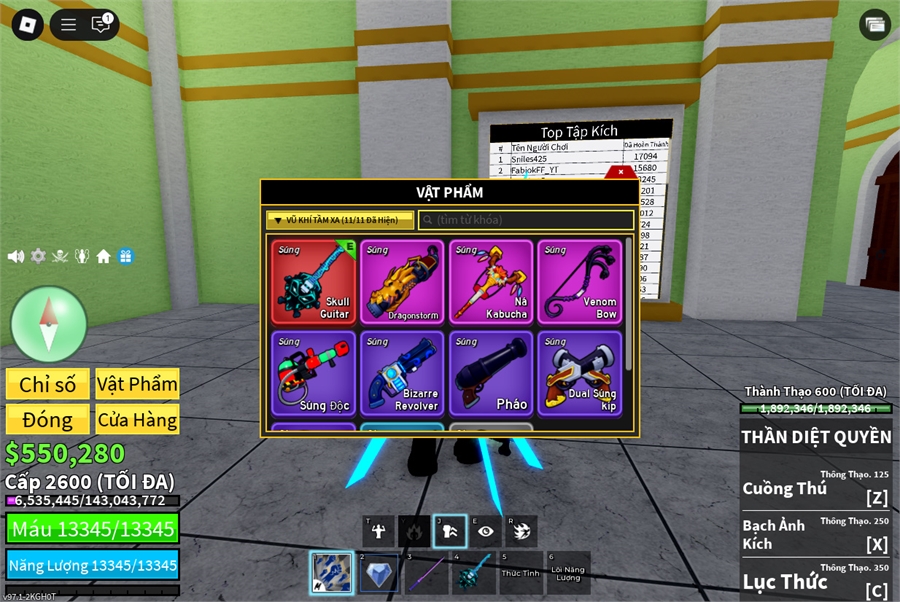Click the blue gift box icon
The image size is (900, 602).
[x=125, y=256]
